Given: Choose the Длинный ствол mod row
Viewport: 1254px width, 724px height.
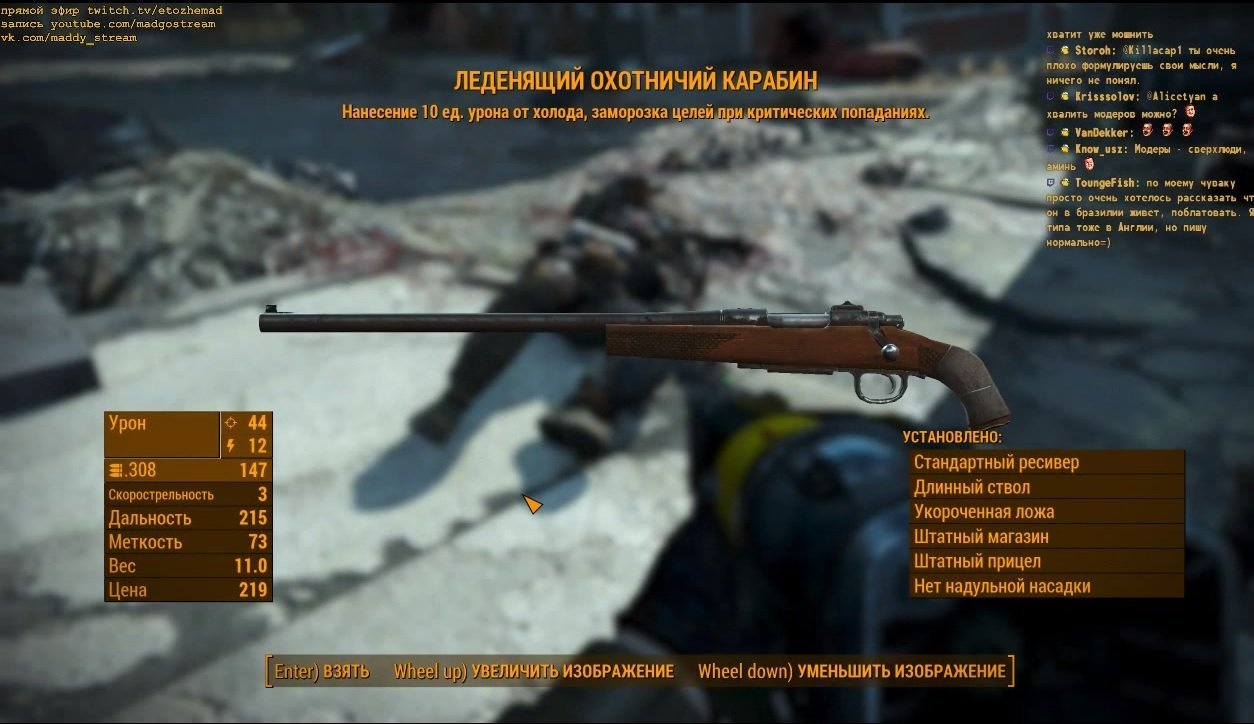Looking at the screenshot, I should (1046, 488).
